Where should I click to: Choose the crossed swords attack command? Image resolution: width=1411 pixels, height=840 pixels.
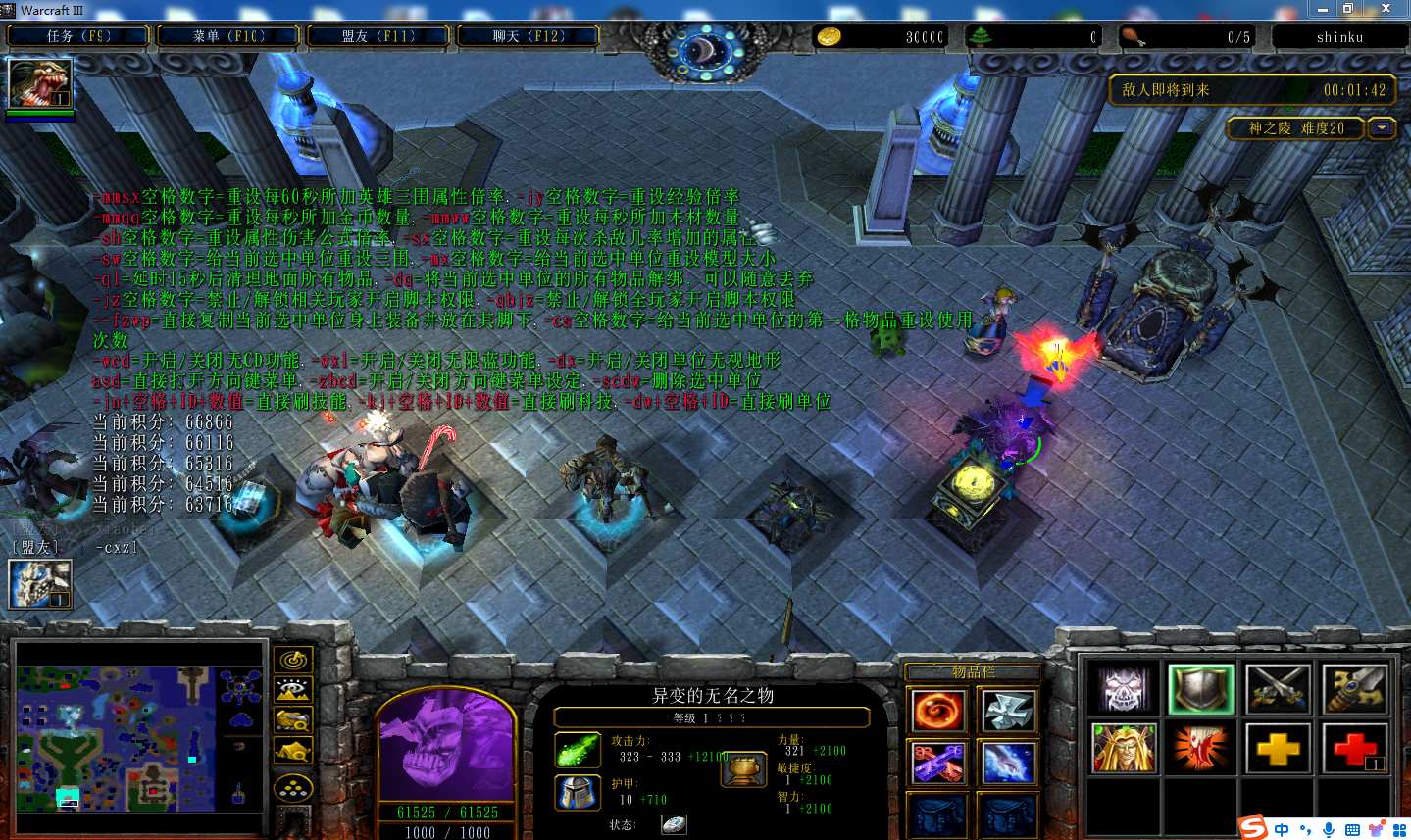point(1278,689)
